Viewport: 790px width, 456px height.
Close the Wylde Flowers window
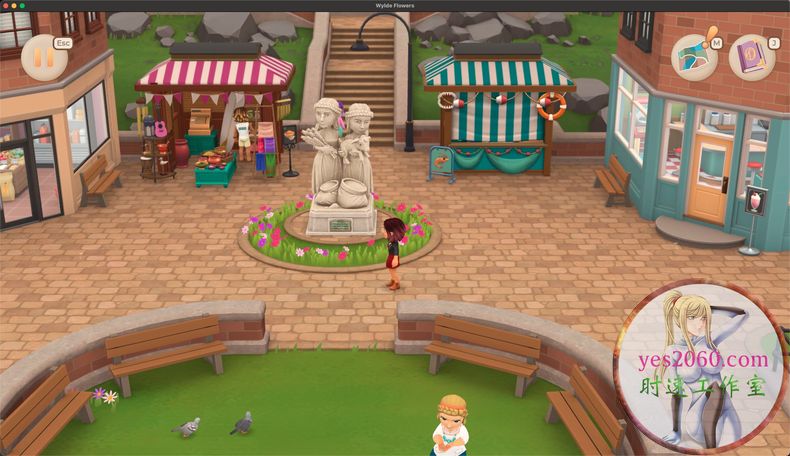click(x=6, y=5)
